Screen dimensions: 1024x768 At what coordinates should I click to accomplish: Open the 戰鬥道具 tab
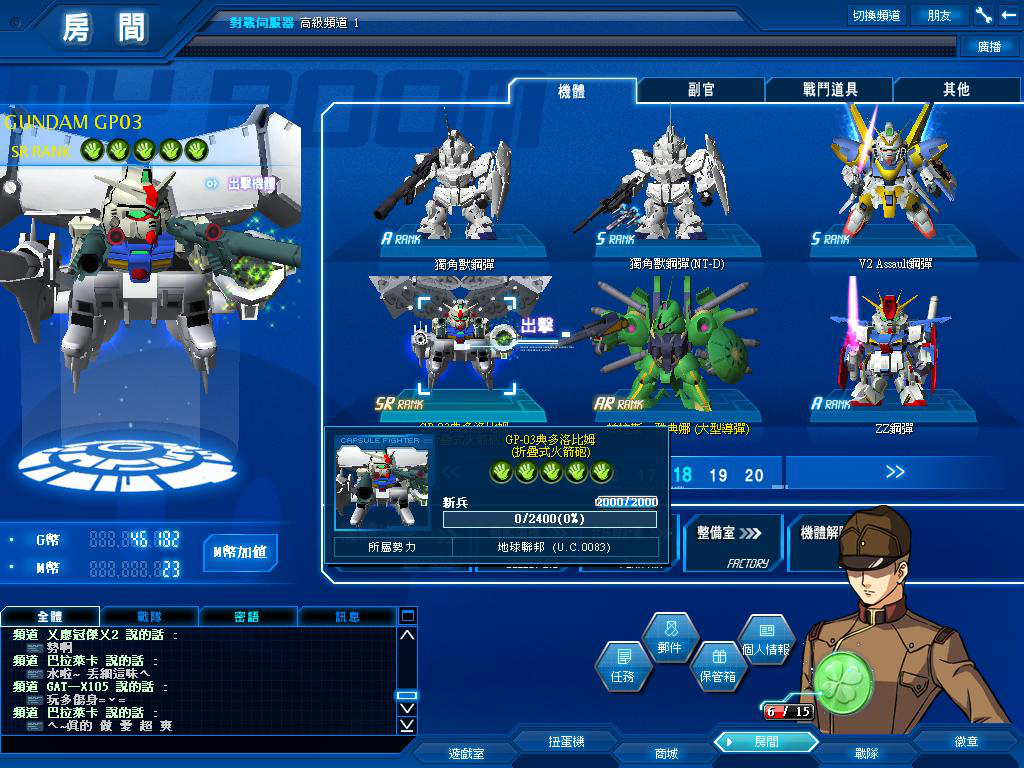click(x=830, y=90)
